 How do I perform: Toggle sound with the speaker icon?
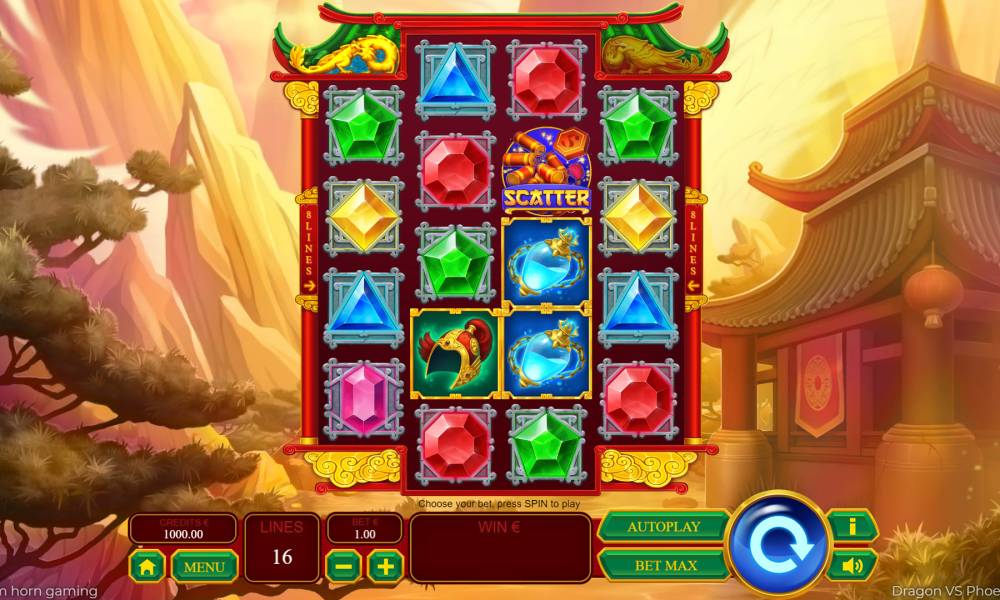tap(852, 565)
